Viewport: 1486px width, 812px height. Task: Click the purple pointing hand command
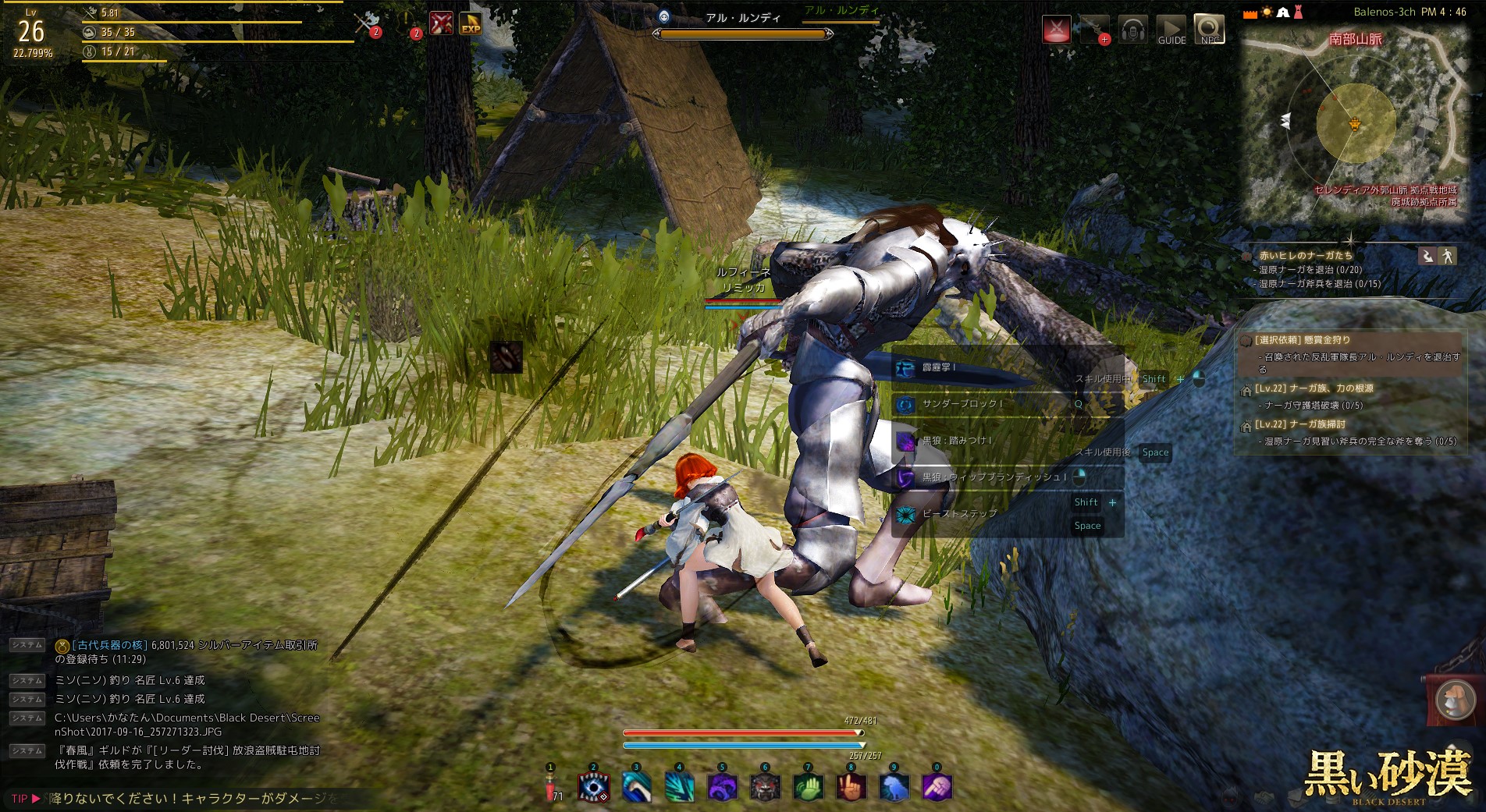[937, 788]
